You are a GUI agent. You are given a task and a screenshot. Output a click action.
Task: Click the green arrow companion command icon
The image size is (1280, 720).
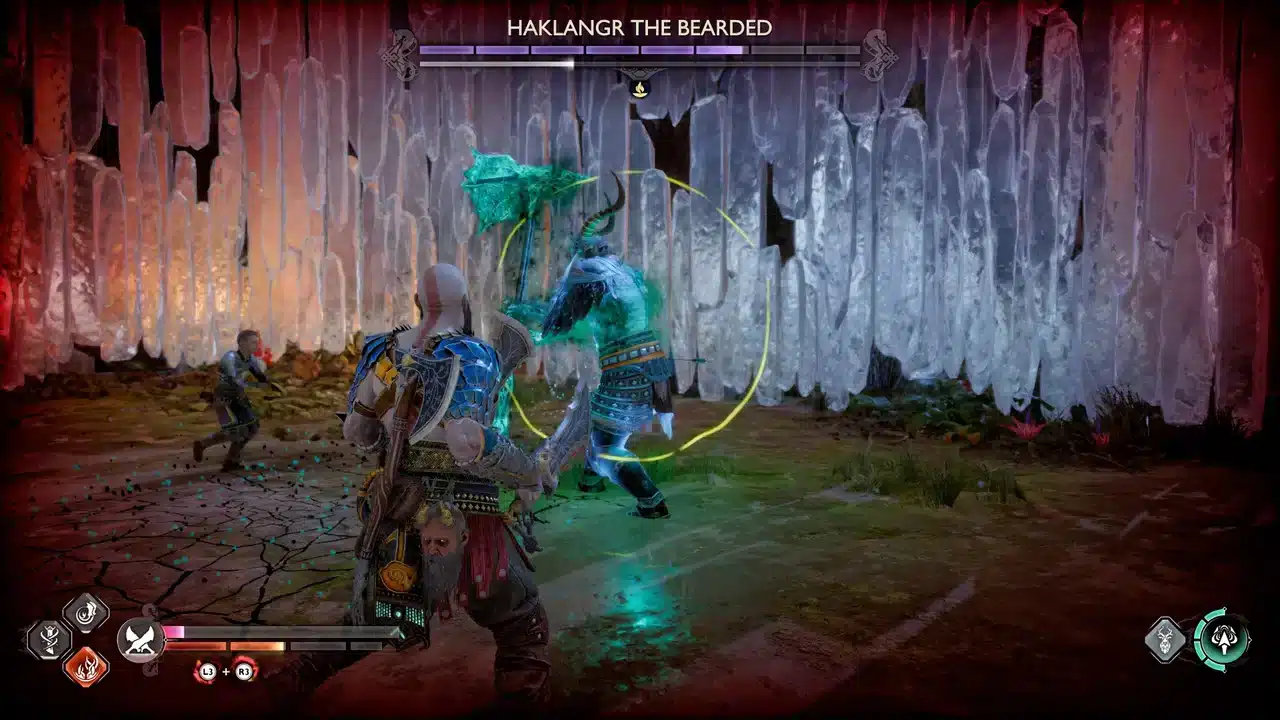[x=1224, y=640]
